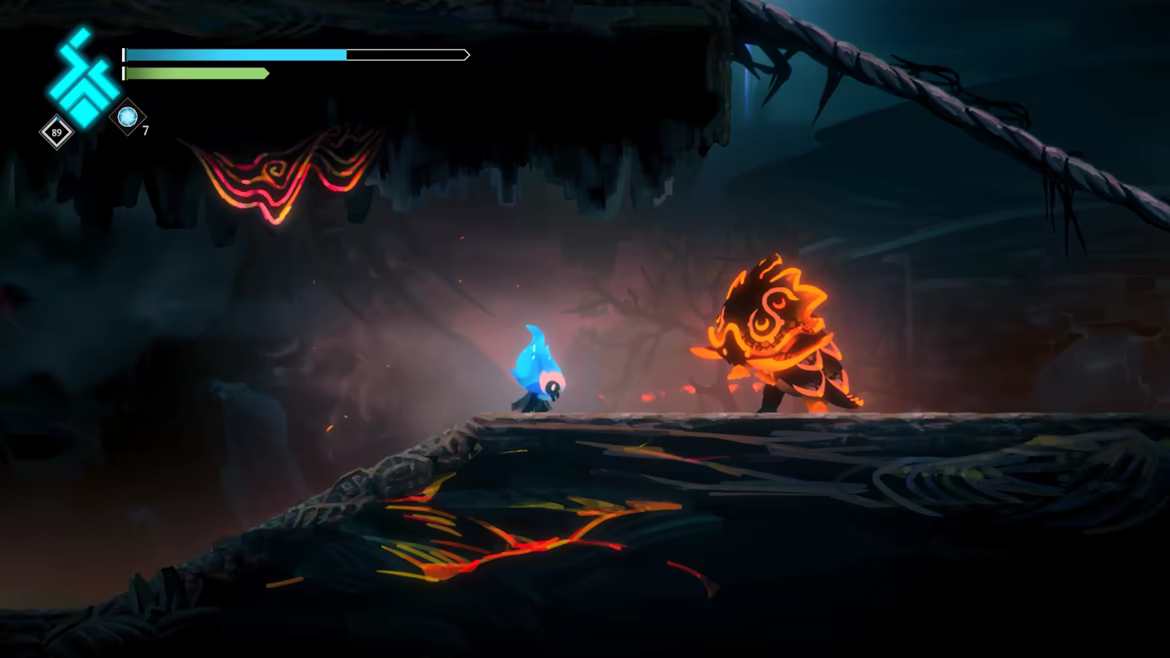Click the diamond badge showing 89

56,131
